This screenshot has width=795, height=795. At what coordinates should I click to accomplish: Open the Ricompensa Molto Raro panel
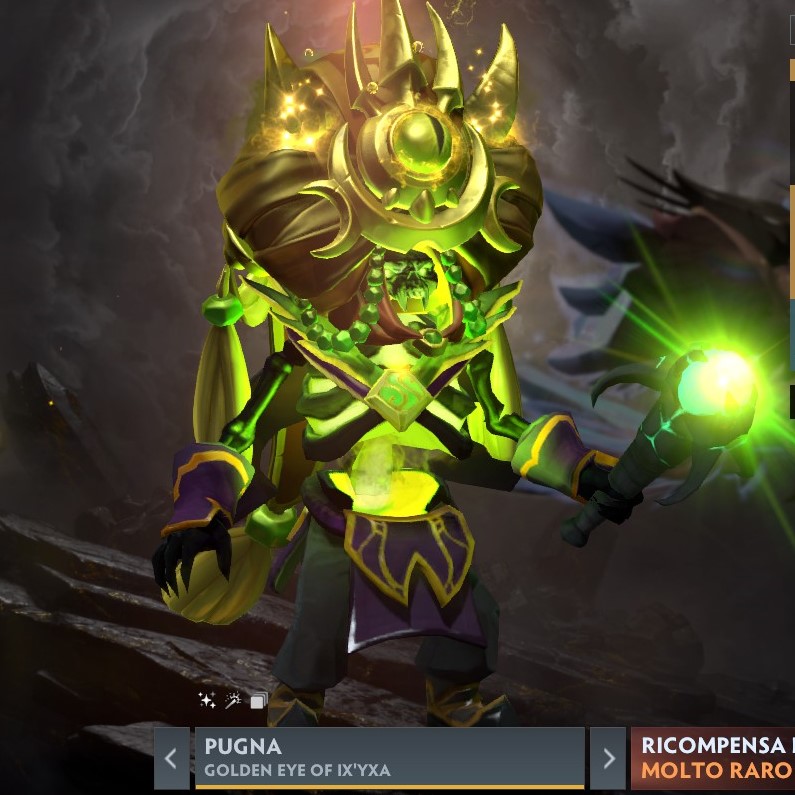click(x=713, y=758)
